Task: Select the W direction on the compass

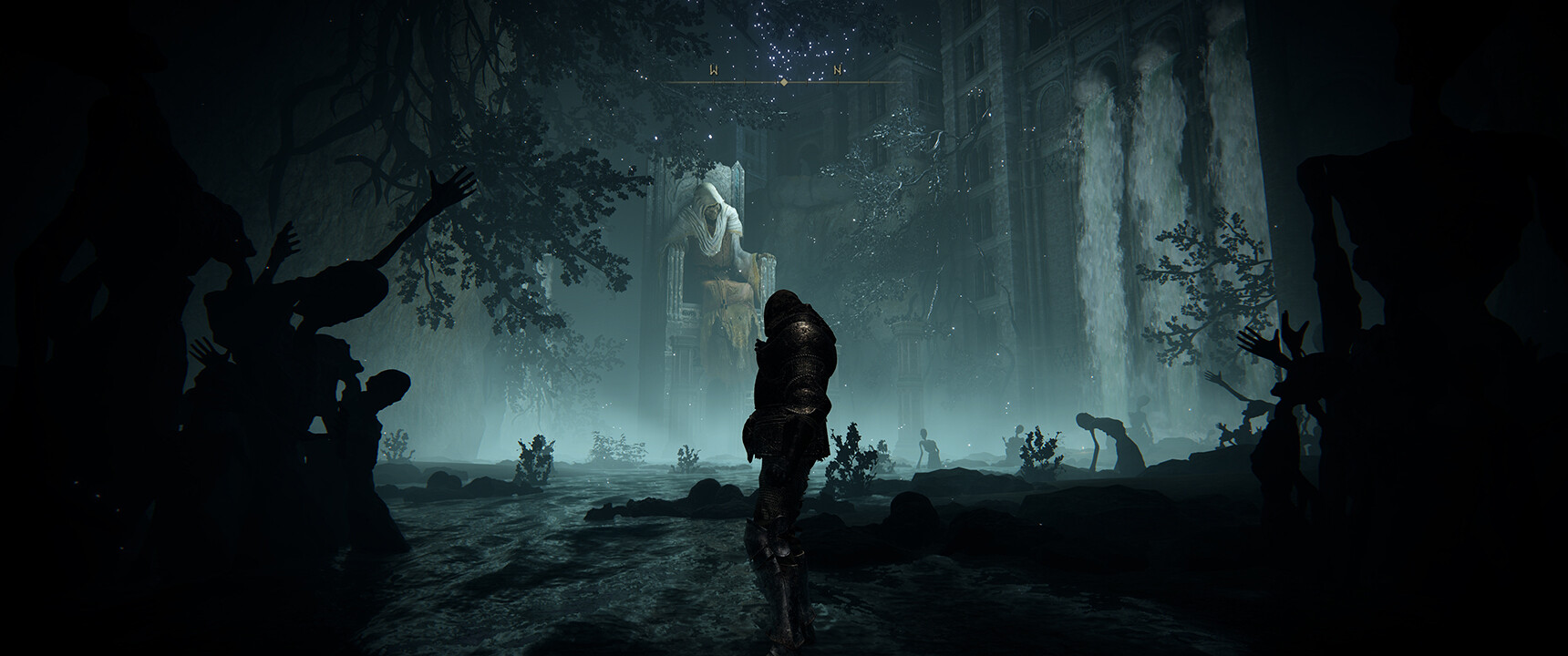Action: (x=714, y=70)
